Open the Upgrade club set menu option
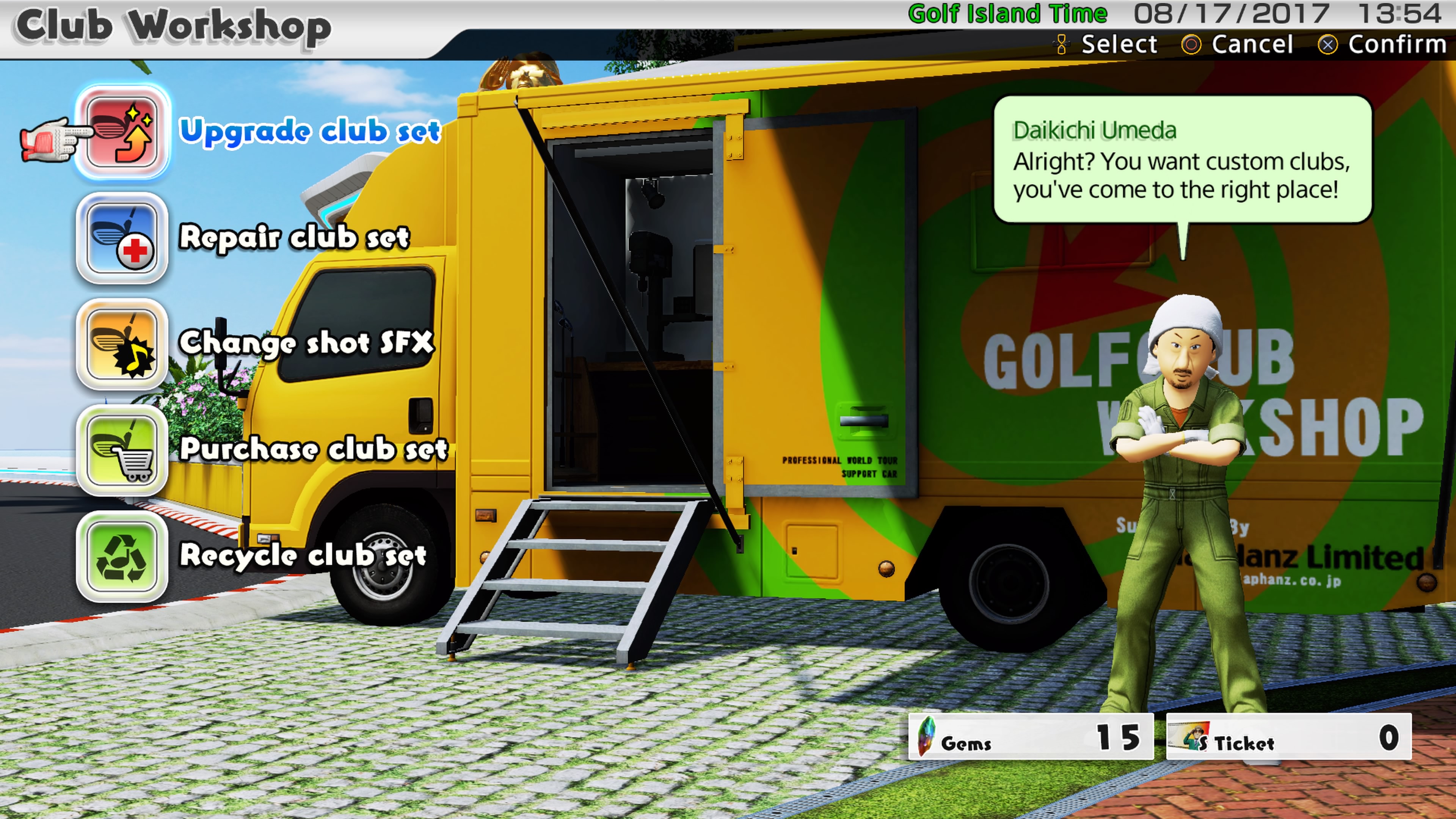Viewport: 1456px width, 819px height. pos(311,131)
